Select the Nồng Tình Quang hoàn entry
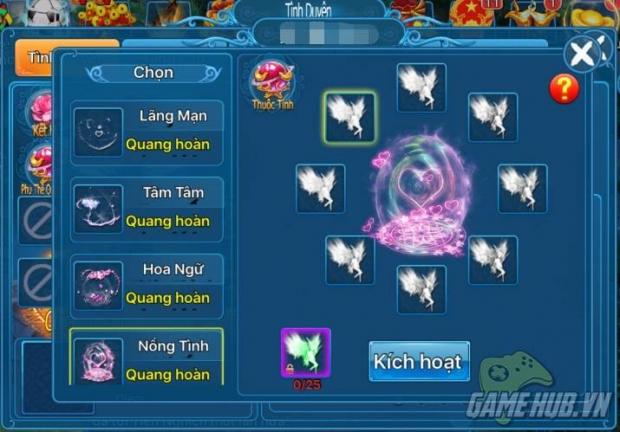 [x=147, y=359]
